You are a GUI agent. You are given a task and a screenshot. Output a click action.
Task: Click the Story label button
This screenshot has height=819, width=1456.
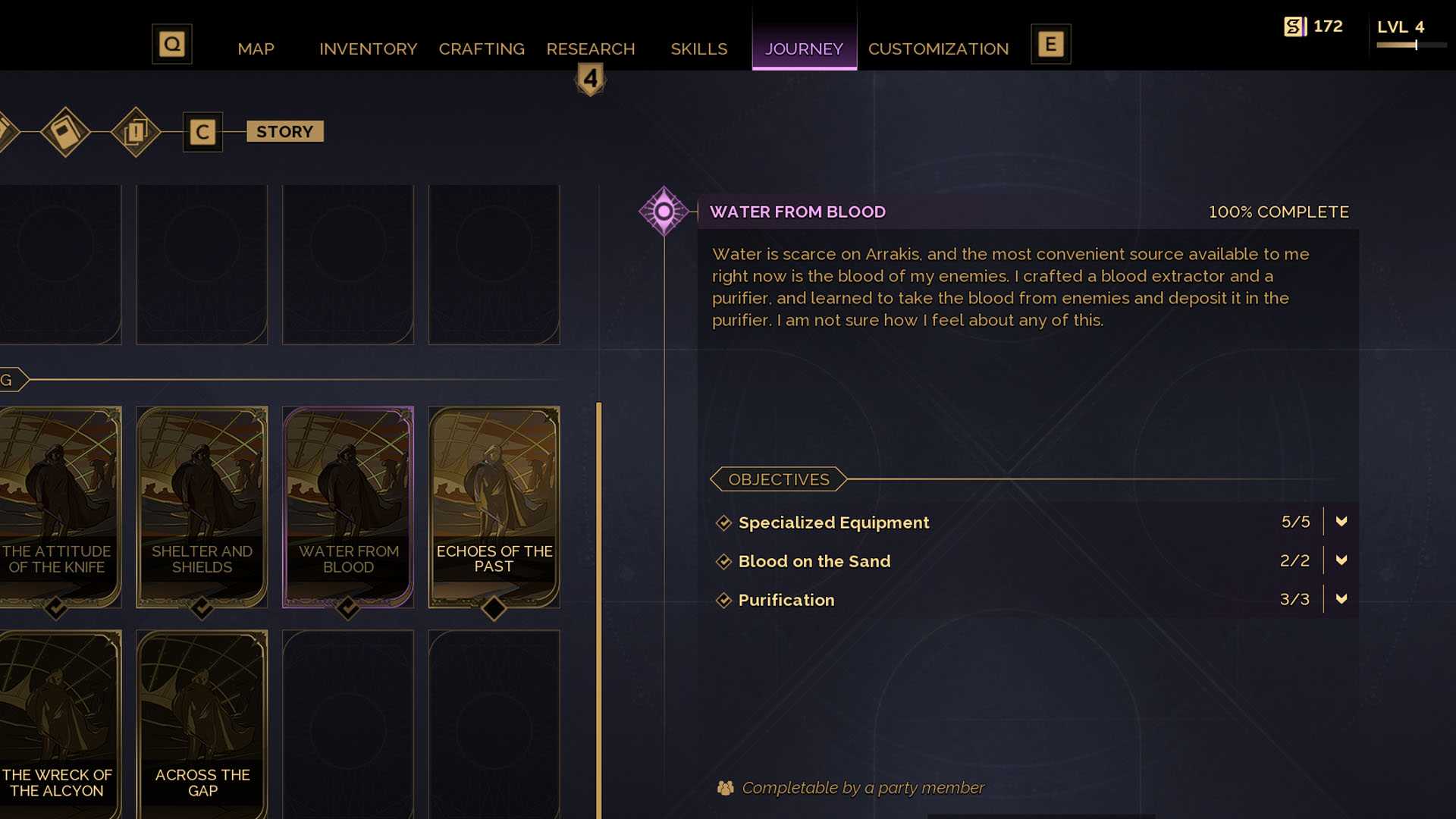284,130
